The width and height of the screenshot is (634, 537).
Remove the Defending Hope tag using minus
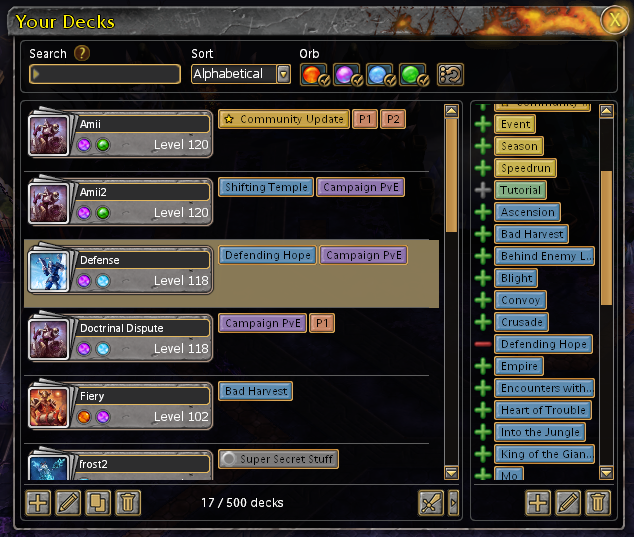point(483,344)
